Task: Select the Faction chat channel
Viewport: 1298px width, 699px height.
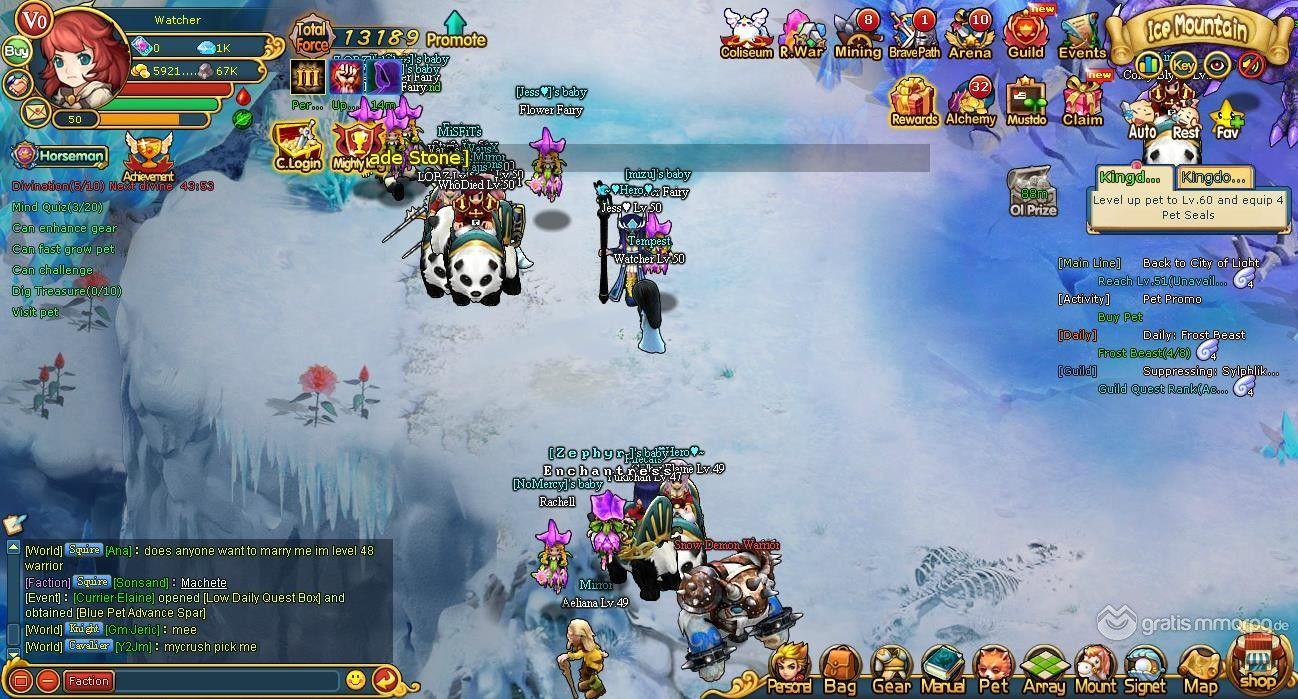Action: pos(89,681)
